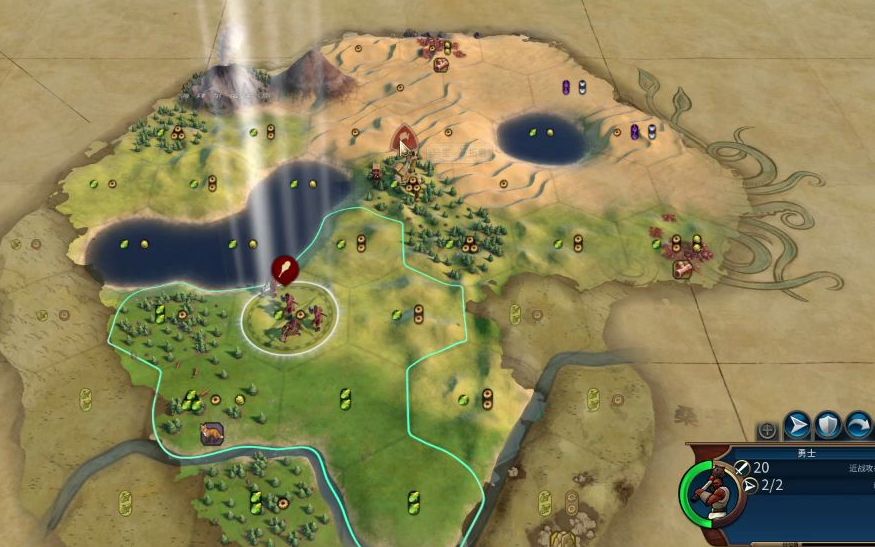Image resolution: width=875 pixels, height=547 pixels.
Task: Select the warrior's red club unit flag
Action: click(283, 268)
